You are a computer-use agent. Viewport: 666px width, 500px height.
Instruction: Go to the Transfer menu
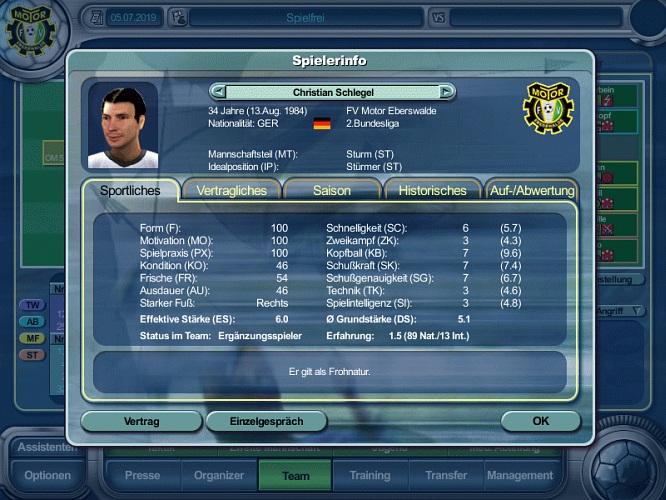point(445,476)
